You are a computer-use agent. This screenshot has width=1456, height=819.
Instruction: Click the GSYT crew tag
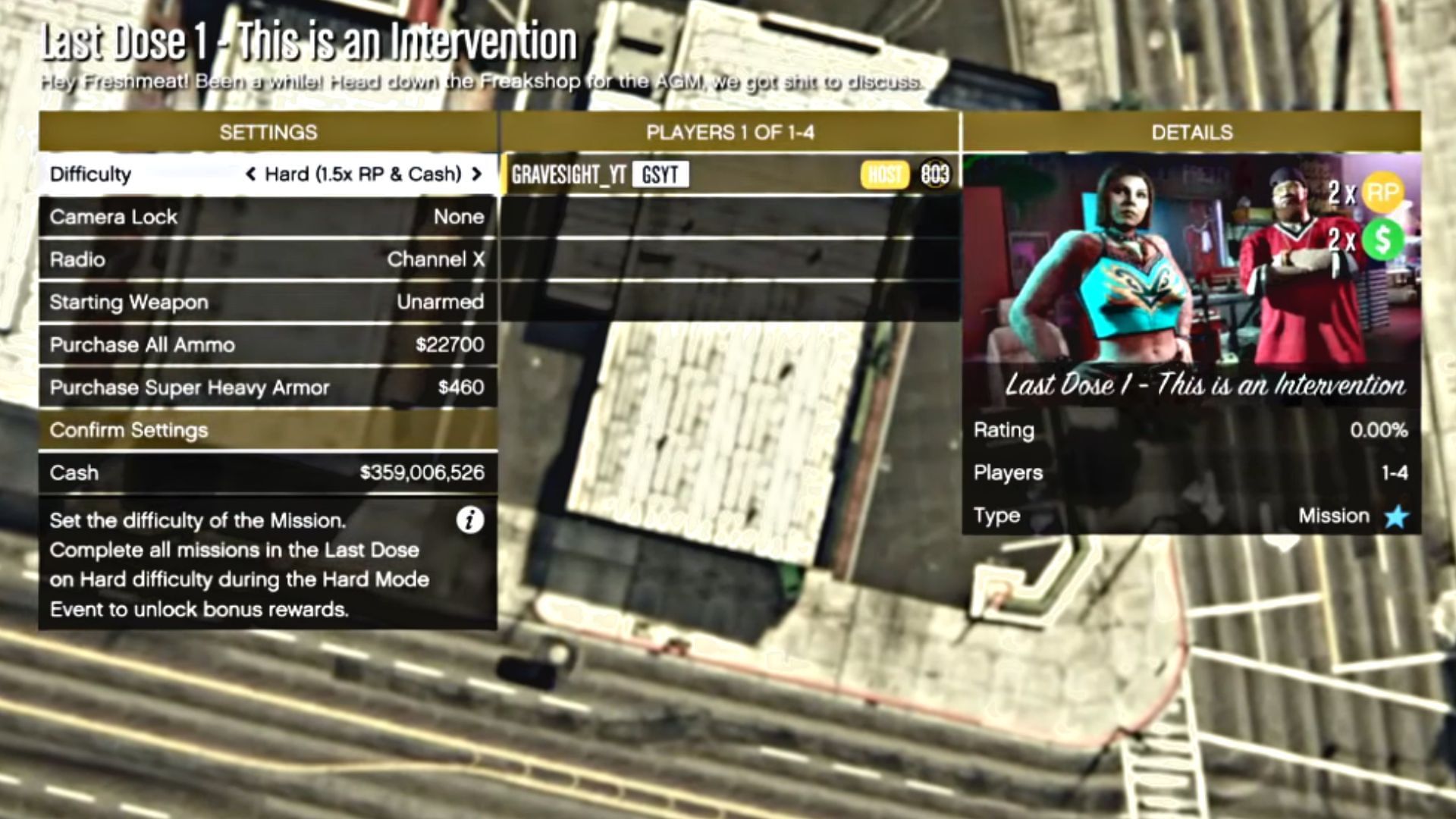(659, 175)
